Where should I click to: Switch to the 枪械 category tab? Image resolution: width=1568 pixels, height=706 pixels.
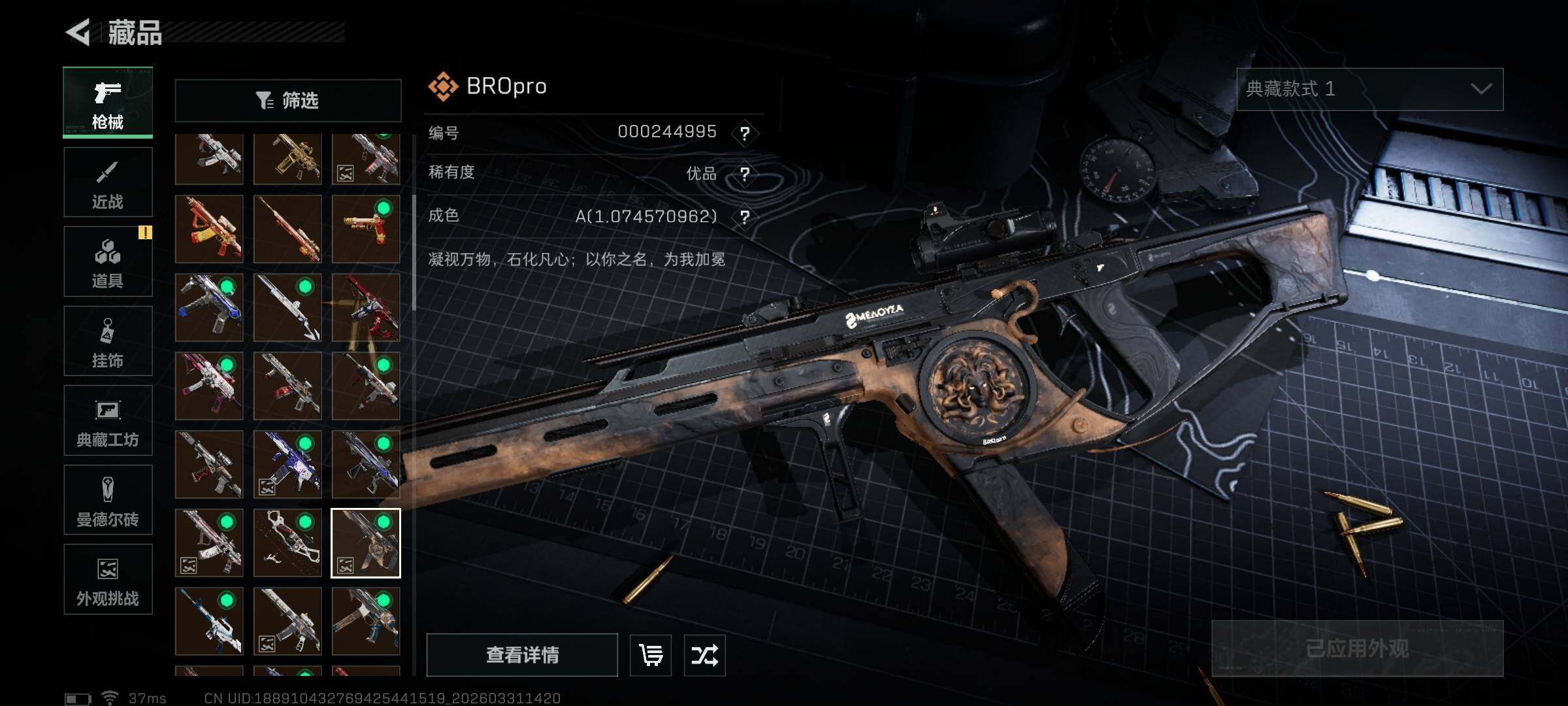(108, 103)
